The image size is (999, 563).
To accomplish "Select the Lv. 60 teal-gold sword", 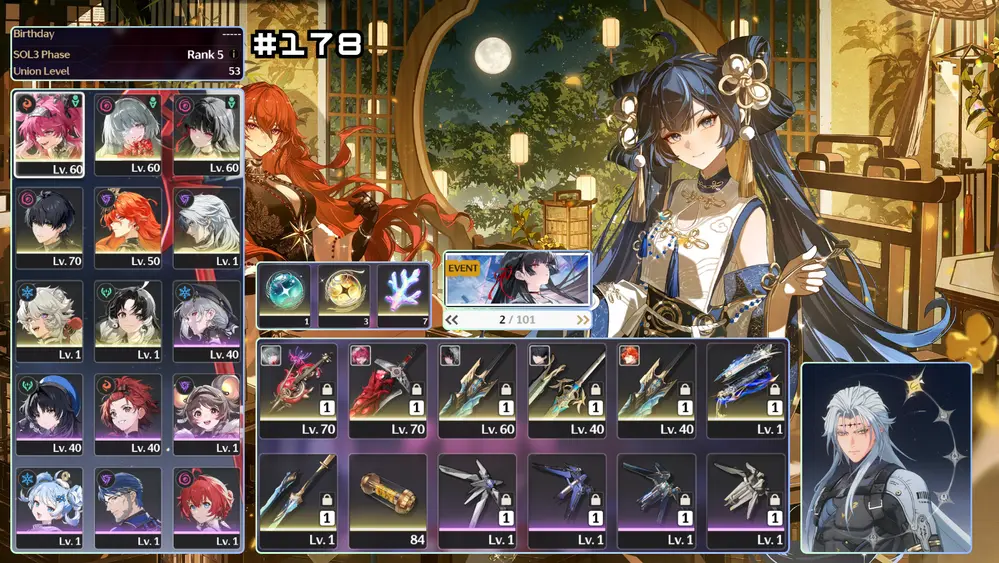I will pyautogui.click(x=477, y=390).
